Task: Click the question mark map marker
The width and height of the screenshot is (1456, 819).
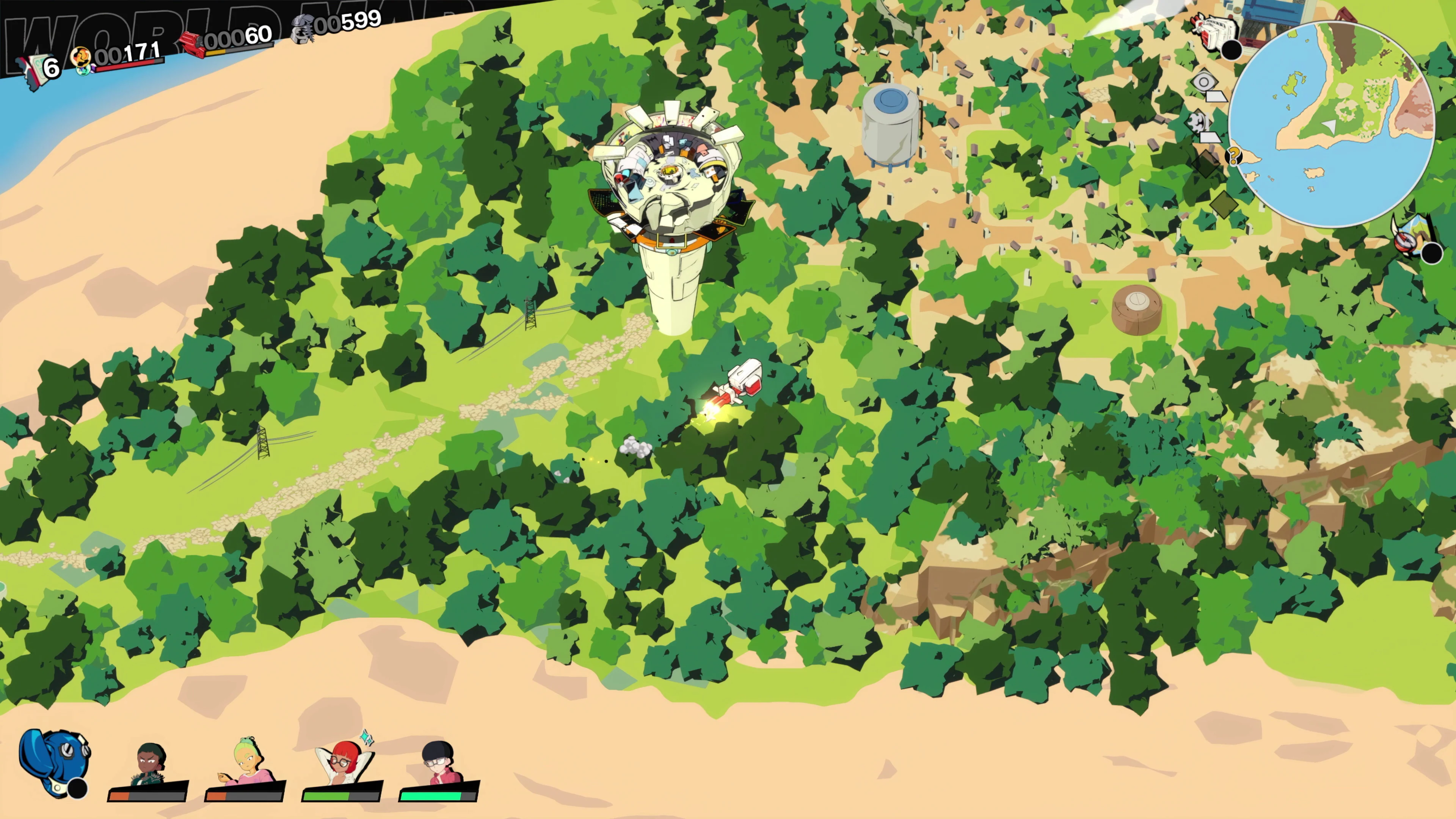Action: coord(1233,156)
